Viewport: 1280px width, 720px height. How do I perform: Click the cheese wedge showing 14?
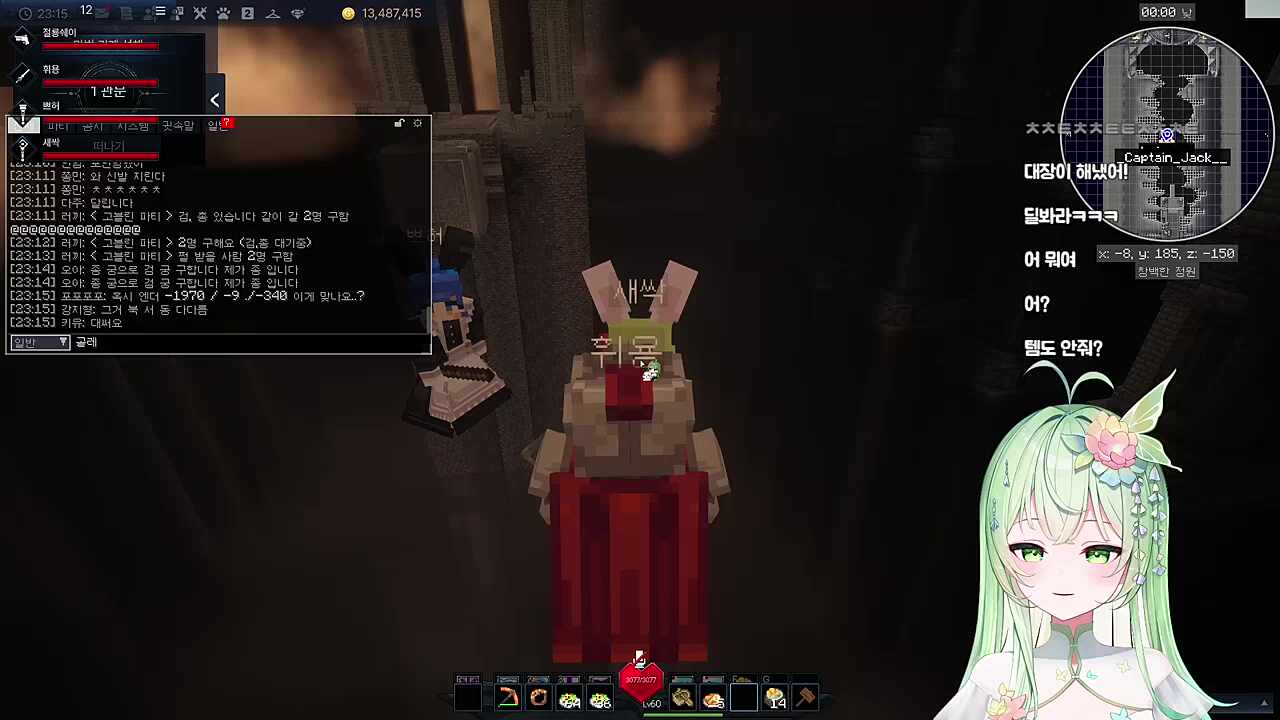777,697
